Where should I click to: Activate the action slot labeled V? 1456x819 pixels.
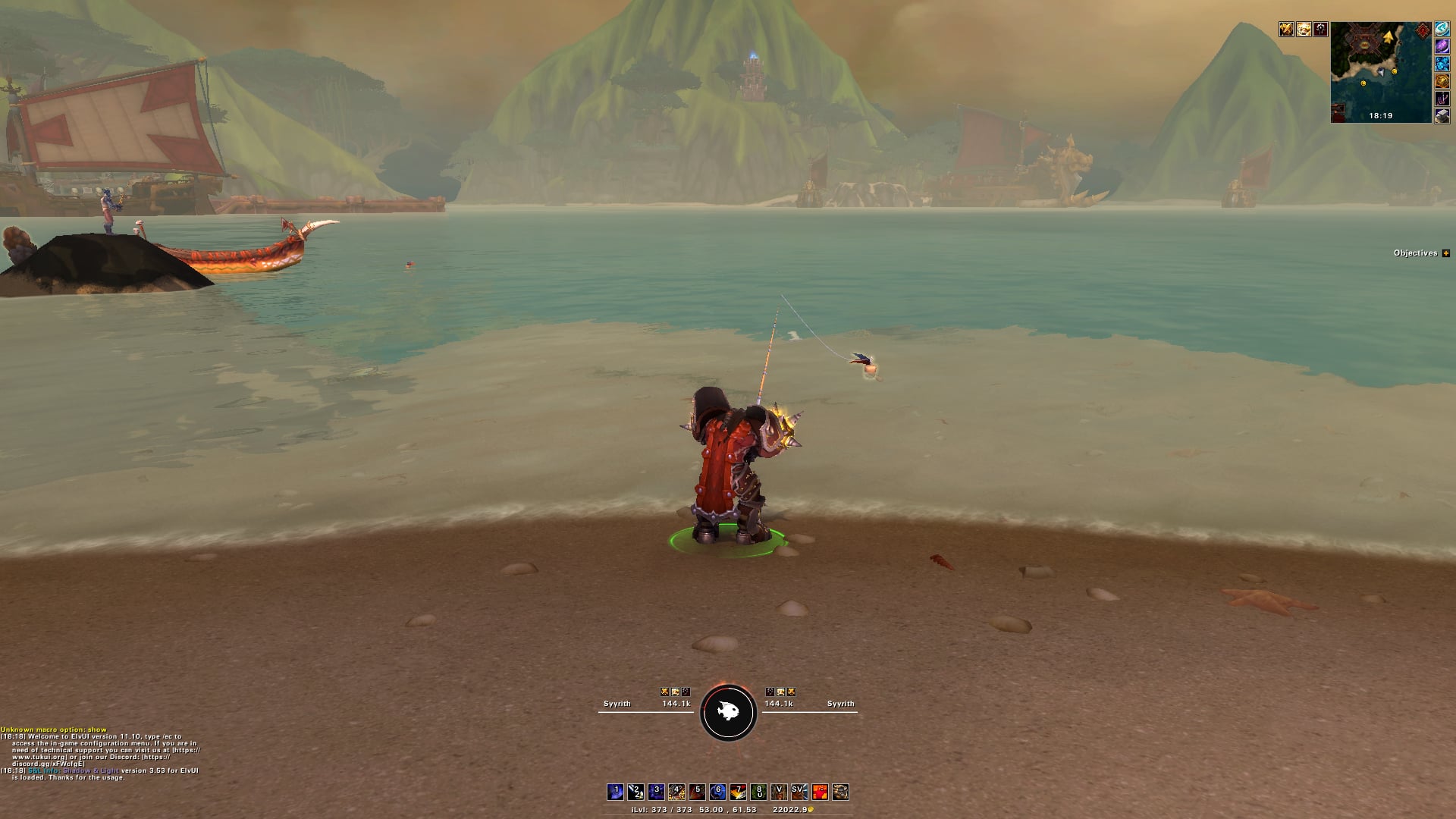[x=779, y=792]
